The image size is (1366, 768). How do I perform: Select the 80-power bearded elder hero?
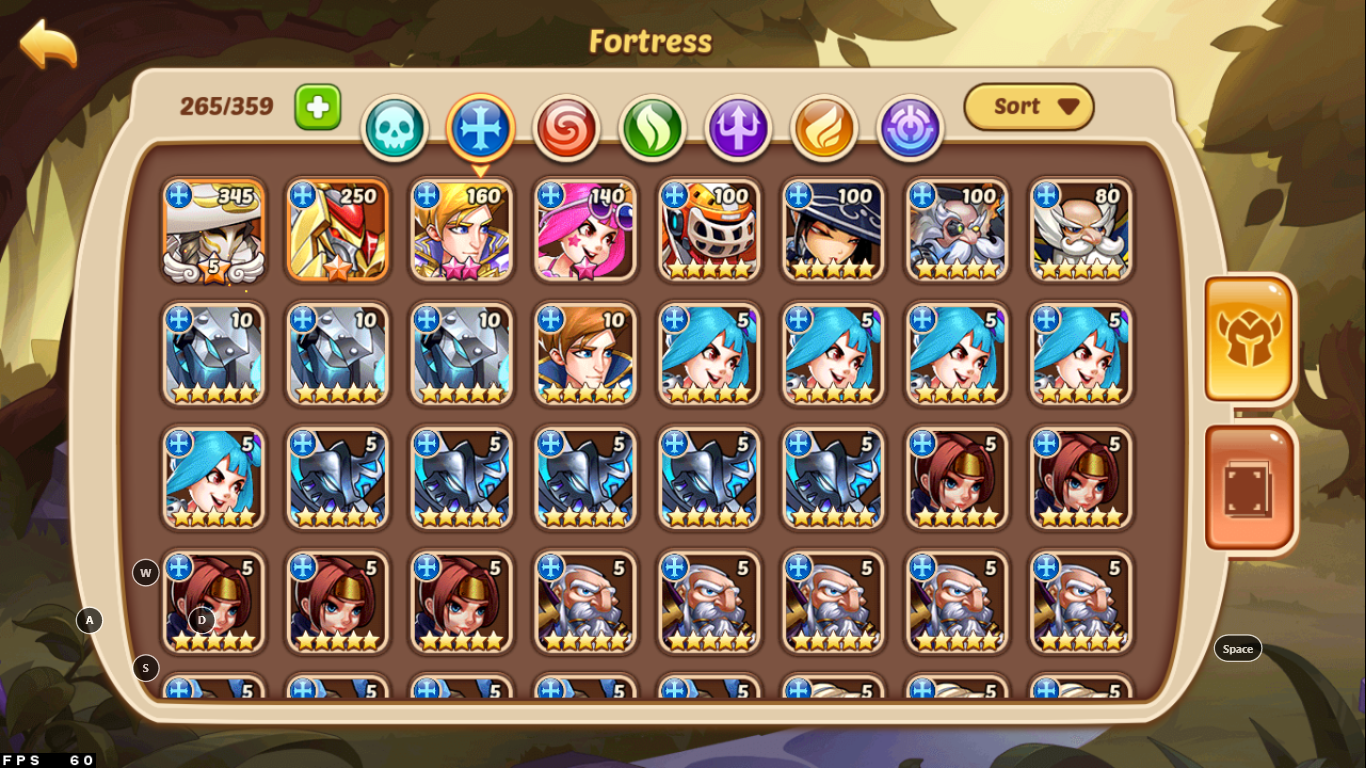tap(1081, 232)
